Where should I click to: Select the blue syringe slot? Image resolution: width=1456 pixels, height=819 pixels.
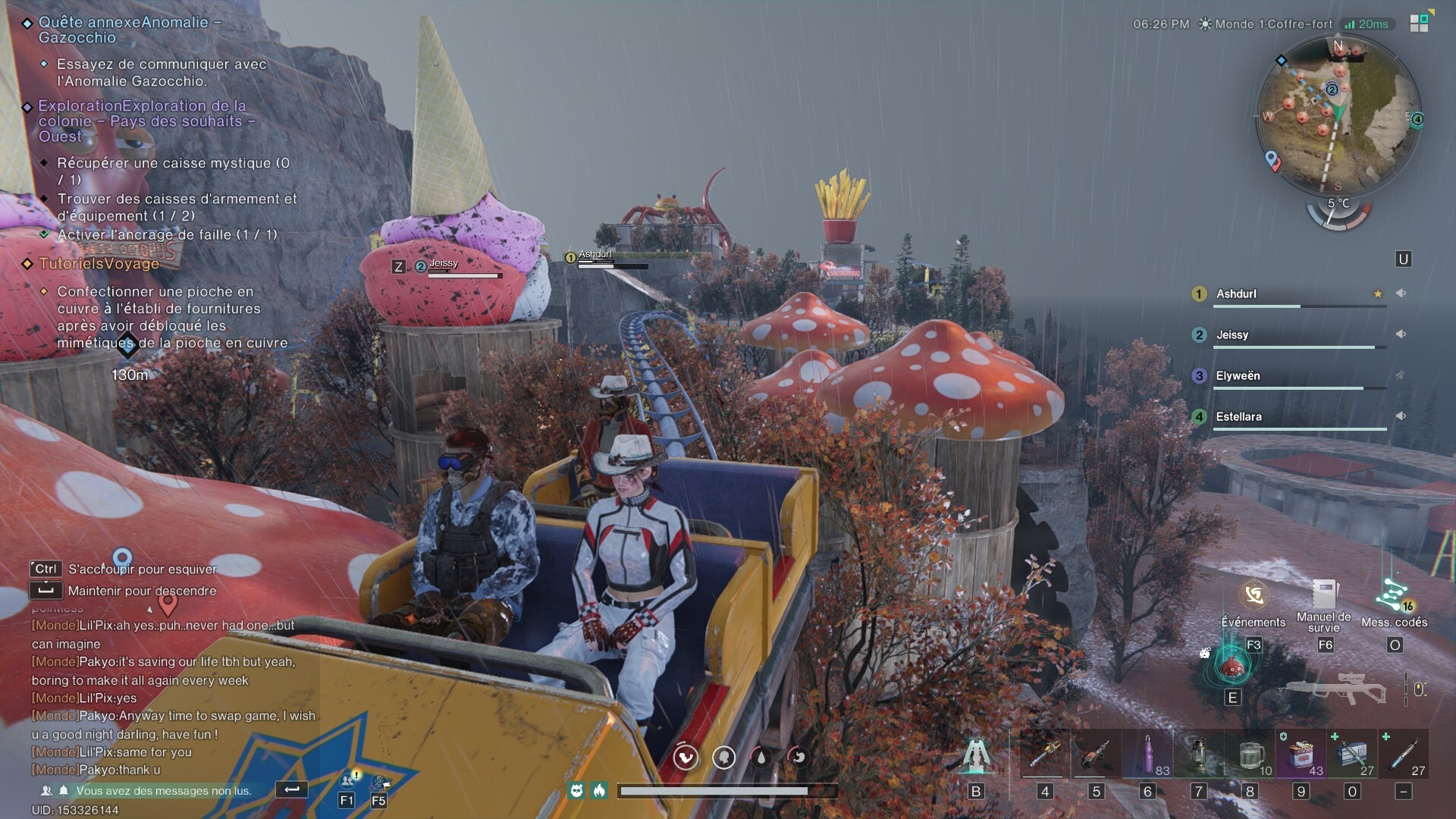pyautogui.click(x=1404, y=754)
